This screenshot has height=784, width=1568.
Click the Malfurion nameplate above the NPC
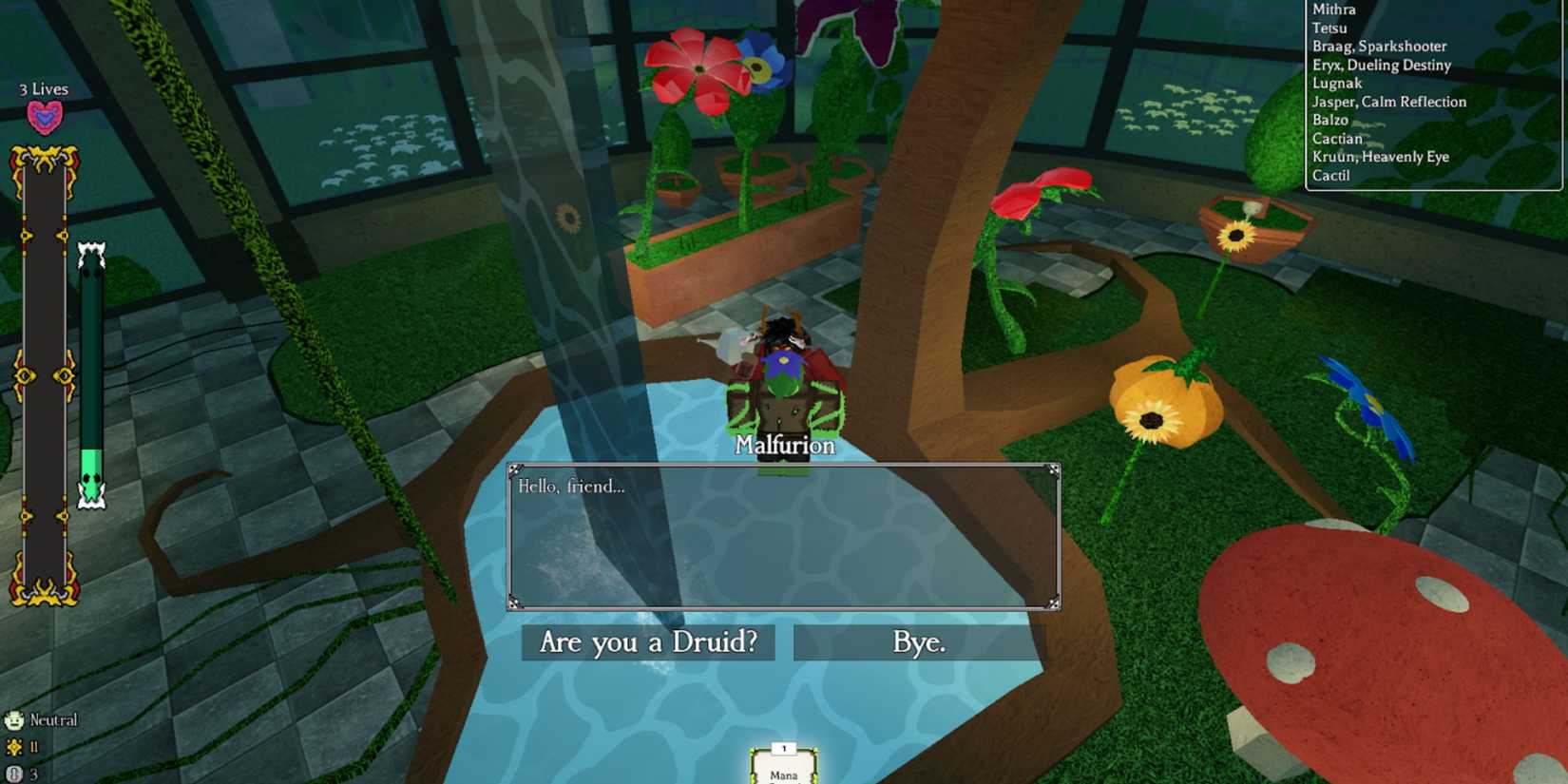click(783, 445)
